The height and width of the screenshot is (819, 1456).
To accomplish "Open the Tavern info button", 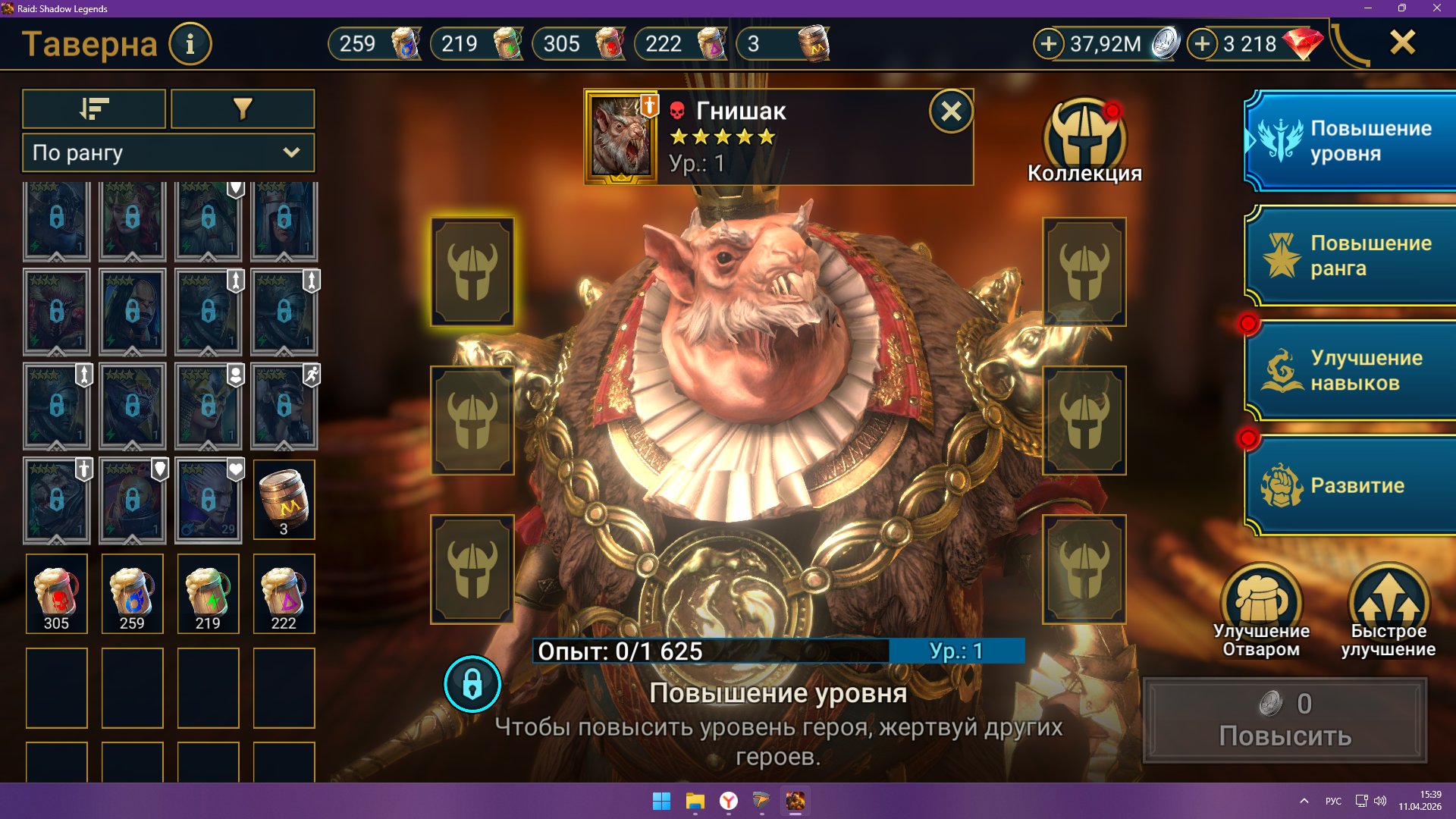I will [x=190, y=44].
